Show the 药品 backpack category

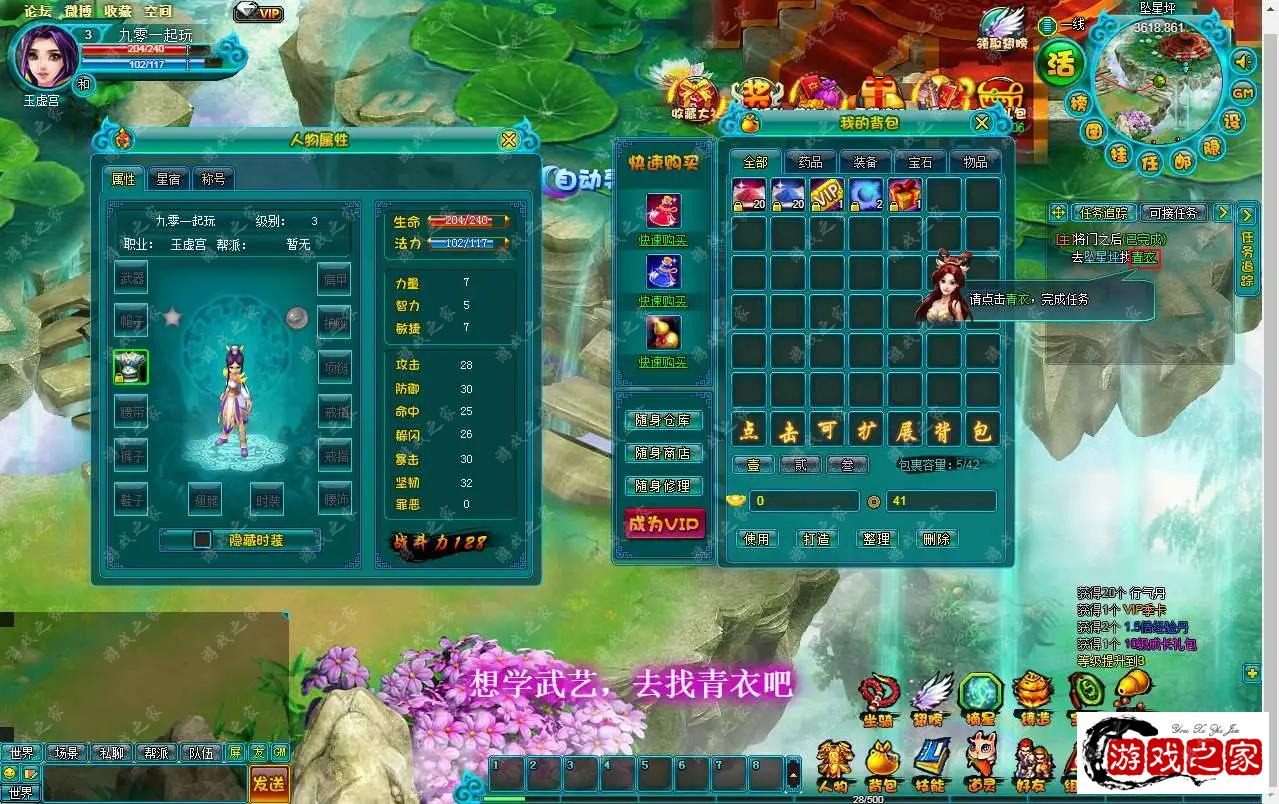coord(810,162)
